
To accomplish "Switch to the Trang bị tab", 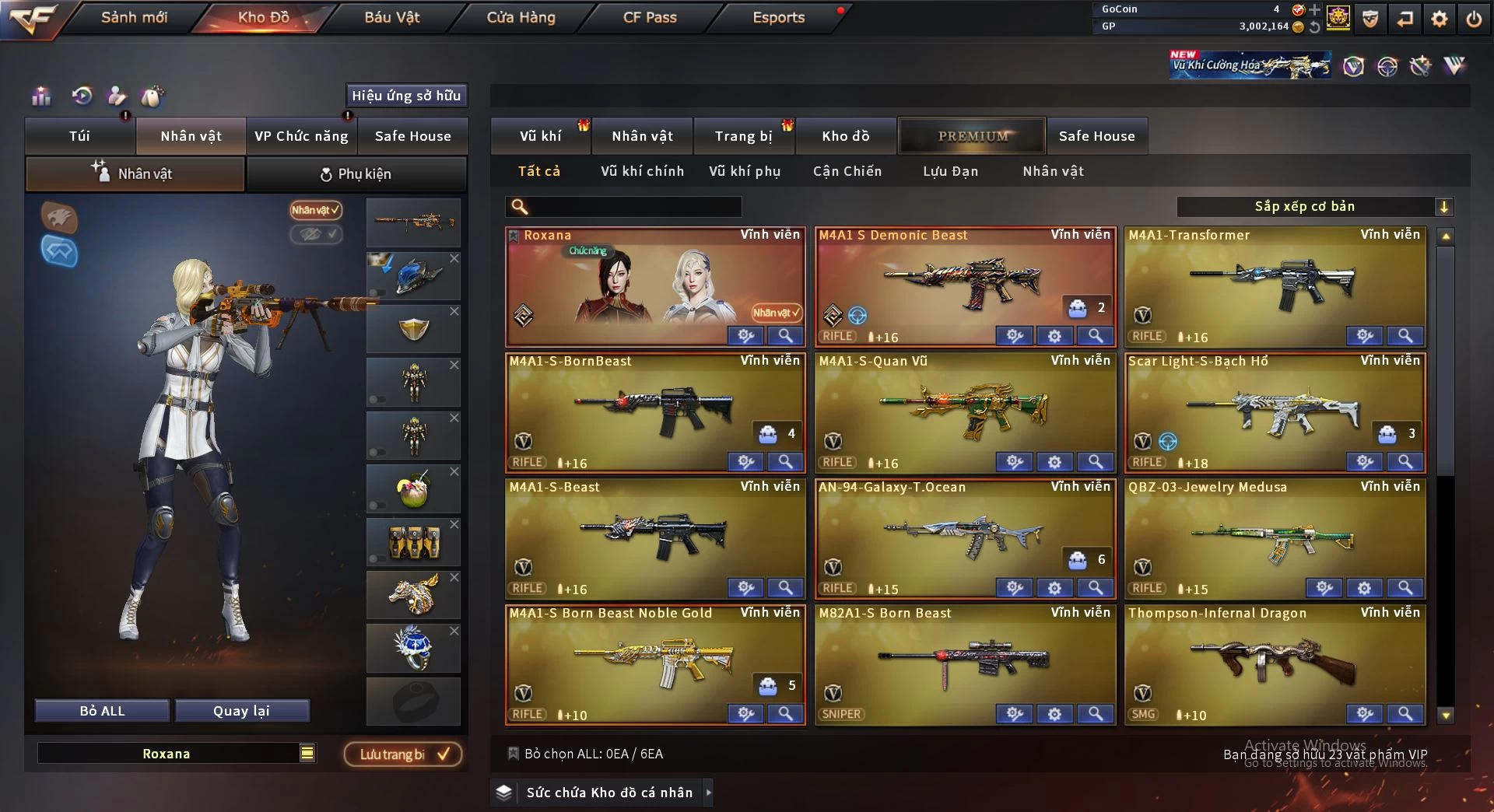I will [x=743, y=136].
